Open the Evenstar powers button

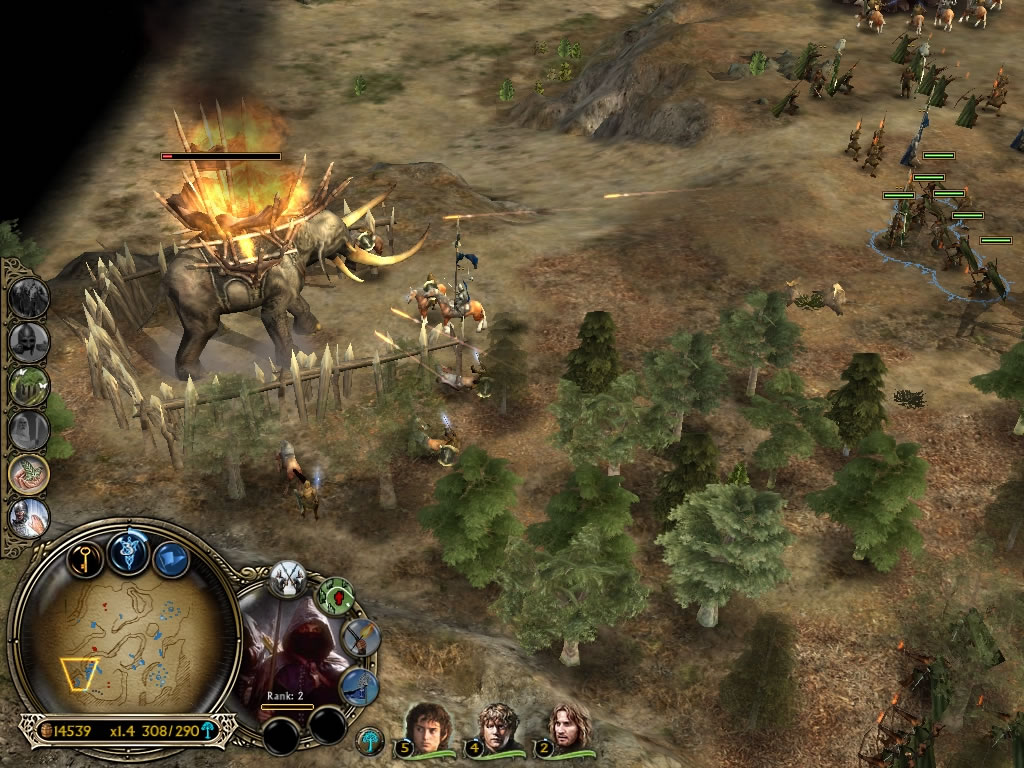click(128, 551)
